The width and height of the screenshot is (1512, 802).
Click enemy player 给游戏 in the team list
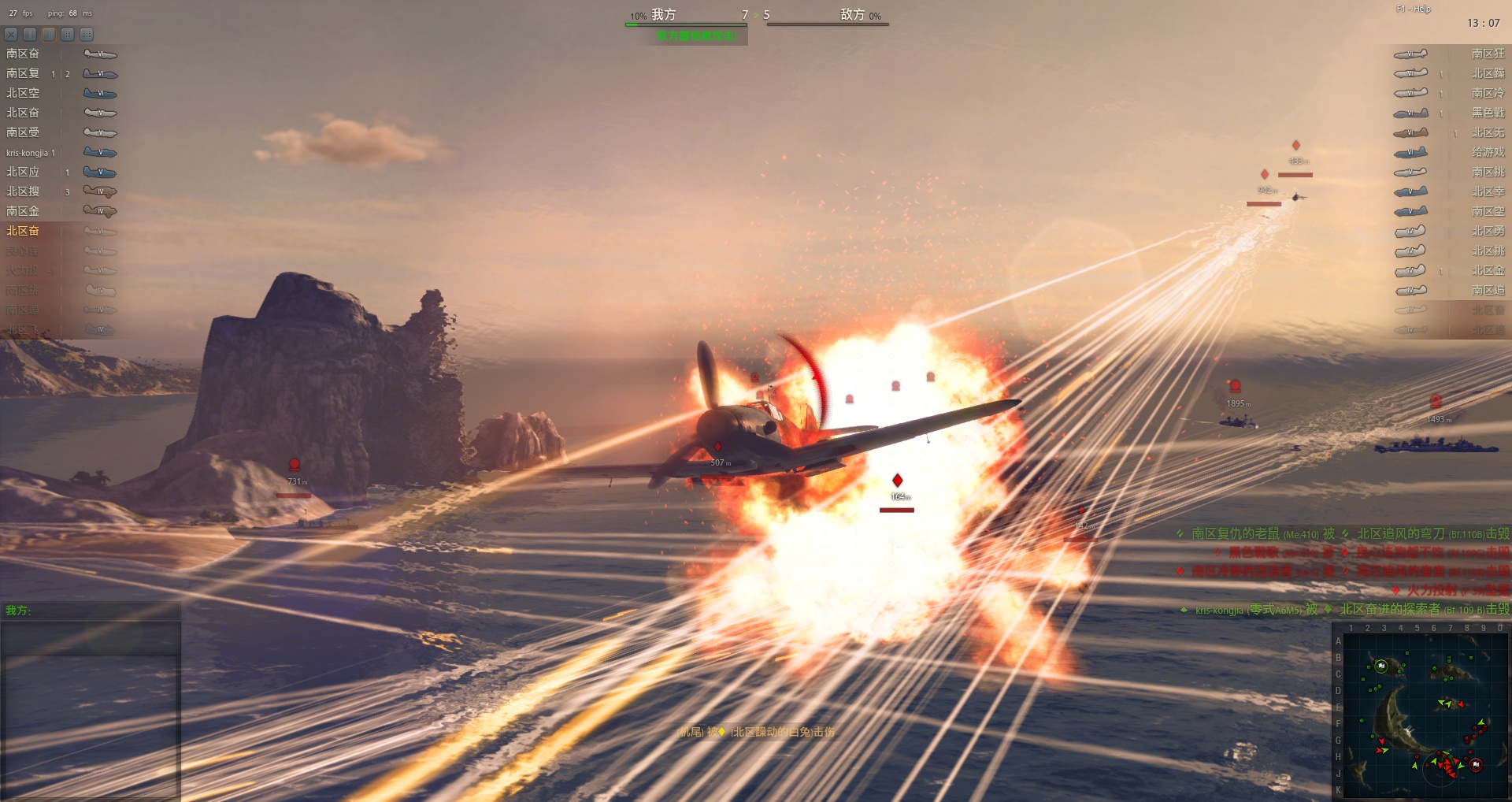coord(1487,152)
